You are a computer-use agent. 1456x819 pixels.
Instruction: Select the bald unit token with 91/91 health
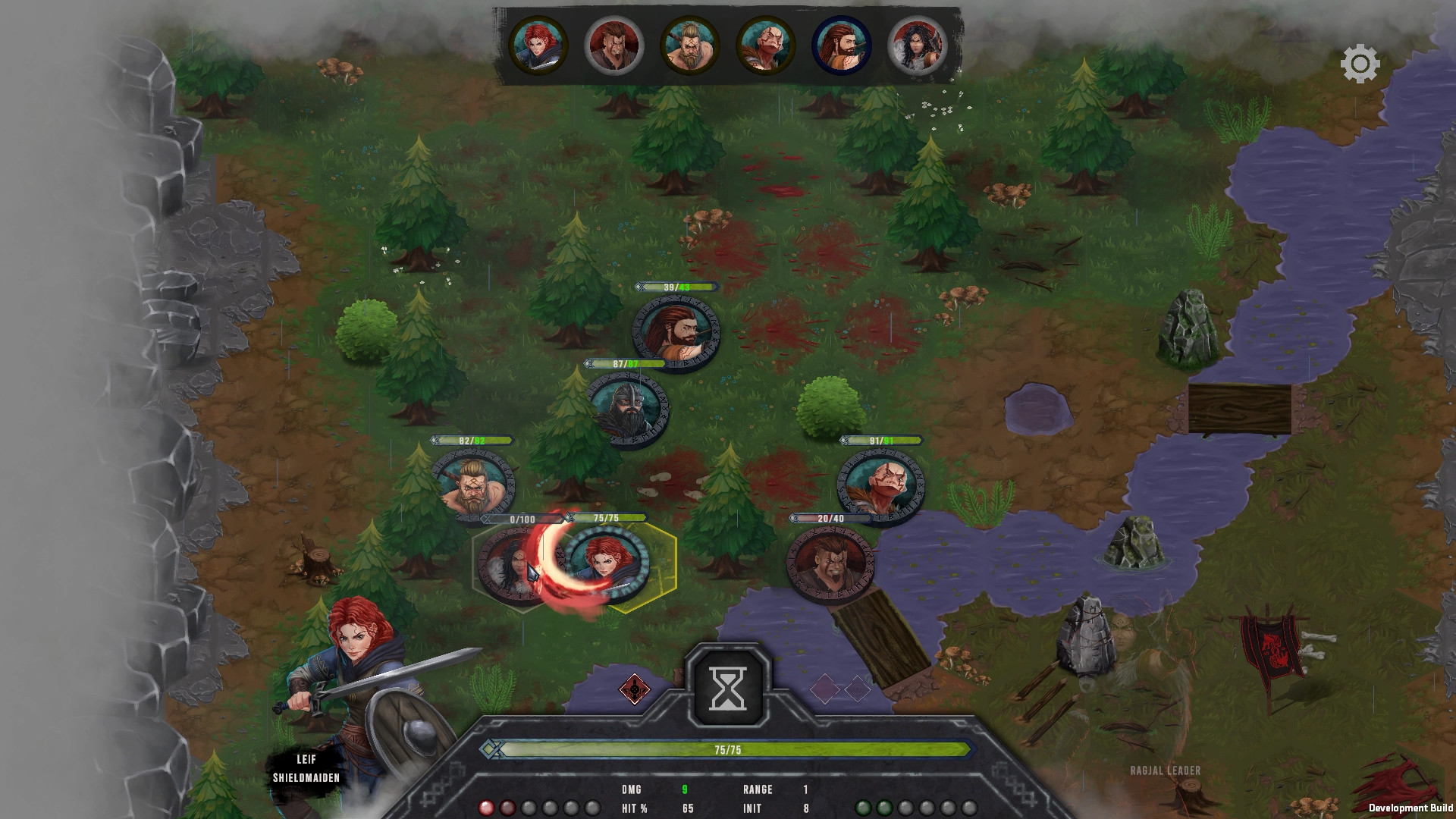880,484
